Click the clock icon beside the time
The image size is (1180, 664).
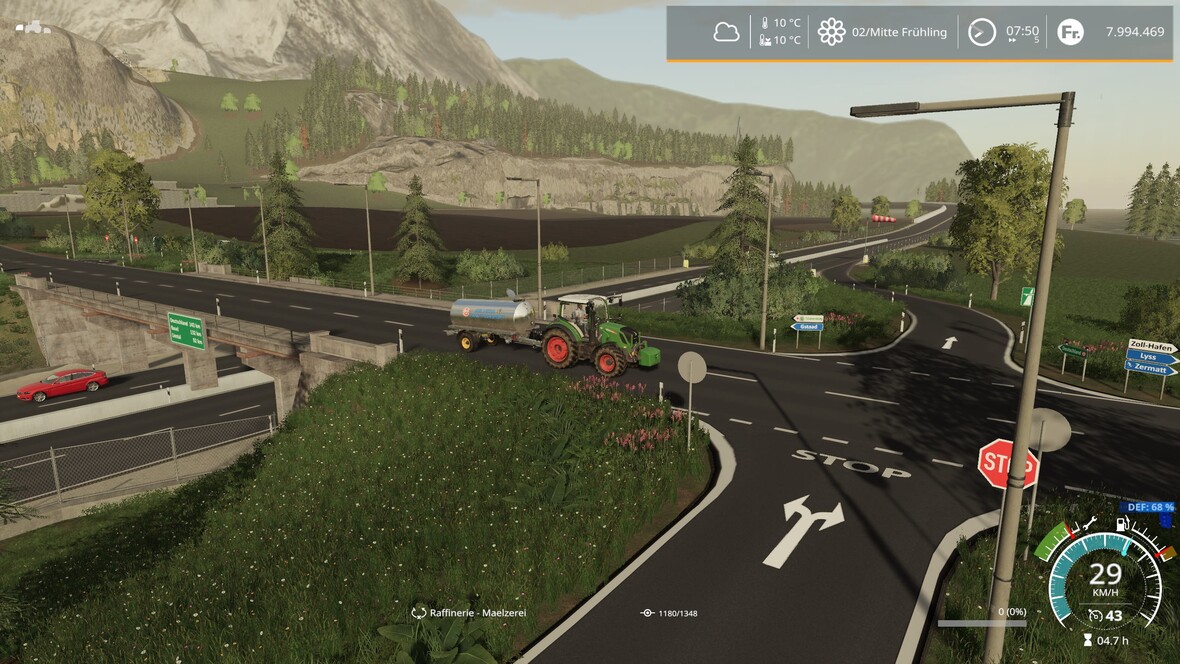pyautogui.click(x=982, y=32)
